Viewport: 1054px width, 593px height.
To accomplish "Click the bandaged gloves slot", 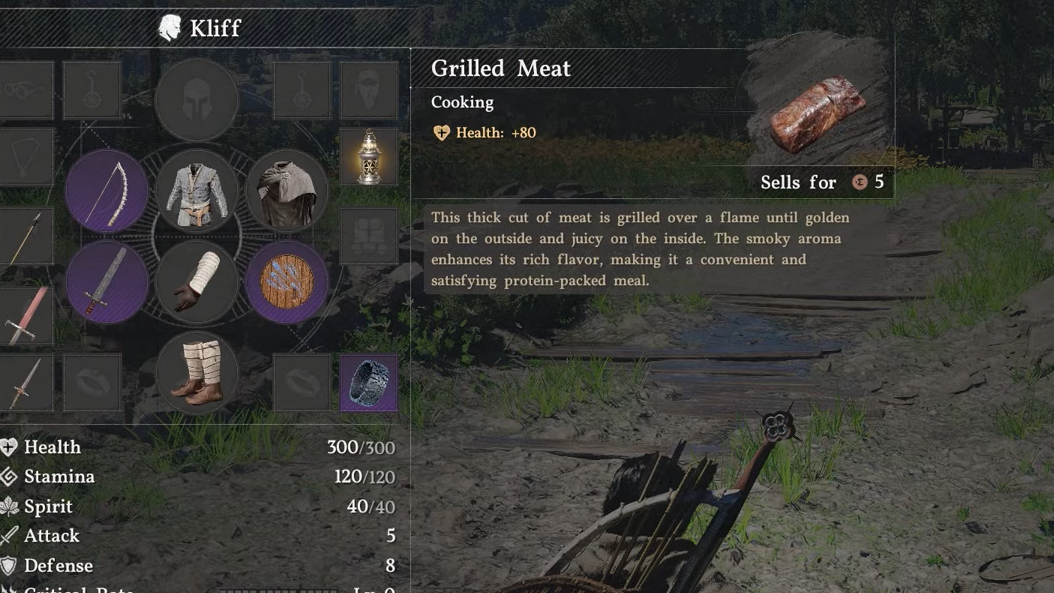I will pos(196,282).
